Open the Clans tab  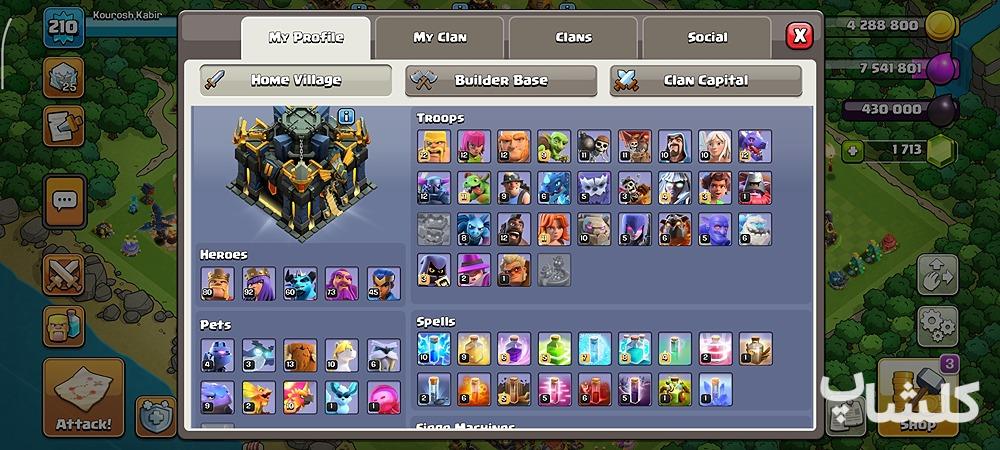(573, 38)
